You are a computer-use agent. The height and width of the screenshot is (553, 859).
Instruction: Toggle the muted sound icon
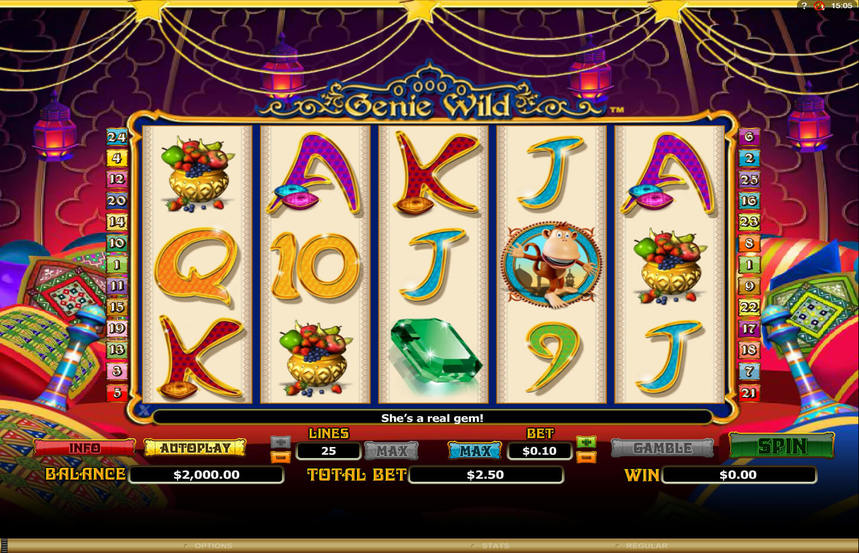(x=819, y=6)
